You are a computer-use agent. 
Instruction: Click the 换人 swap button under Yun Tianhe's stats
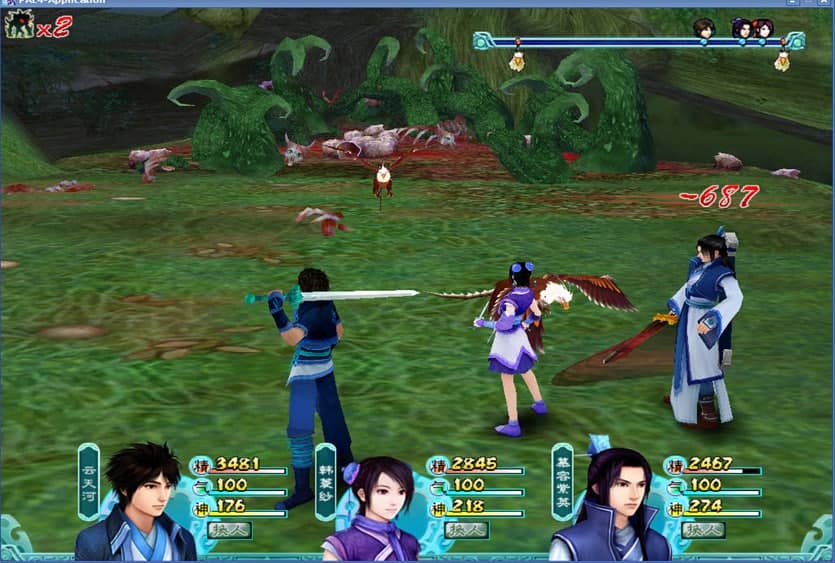tap(229, 530)
